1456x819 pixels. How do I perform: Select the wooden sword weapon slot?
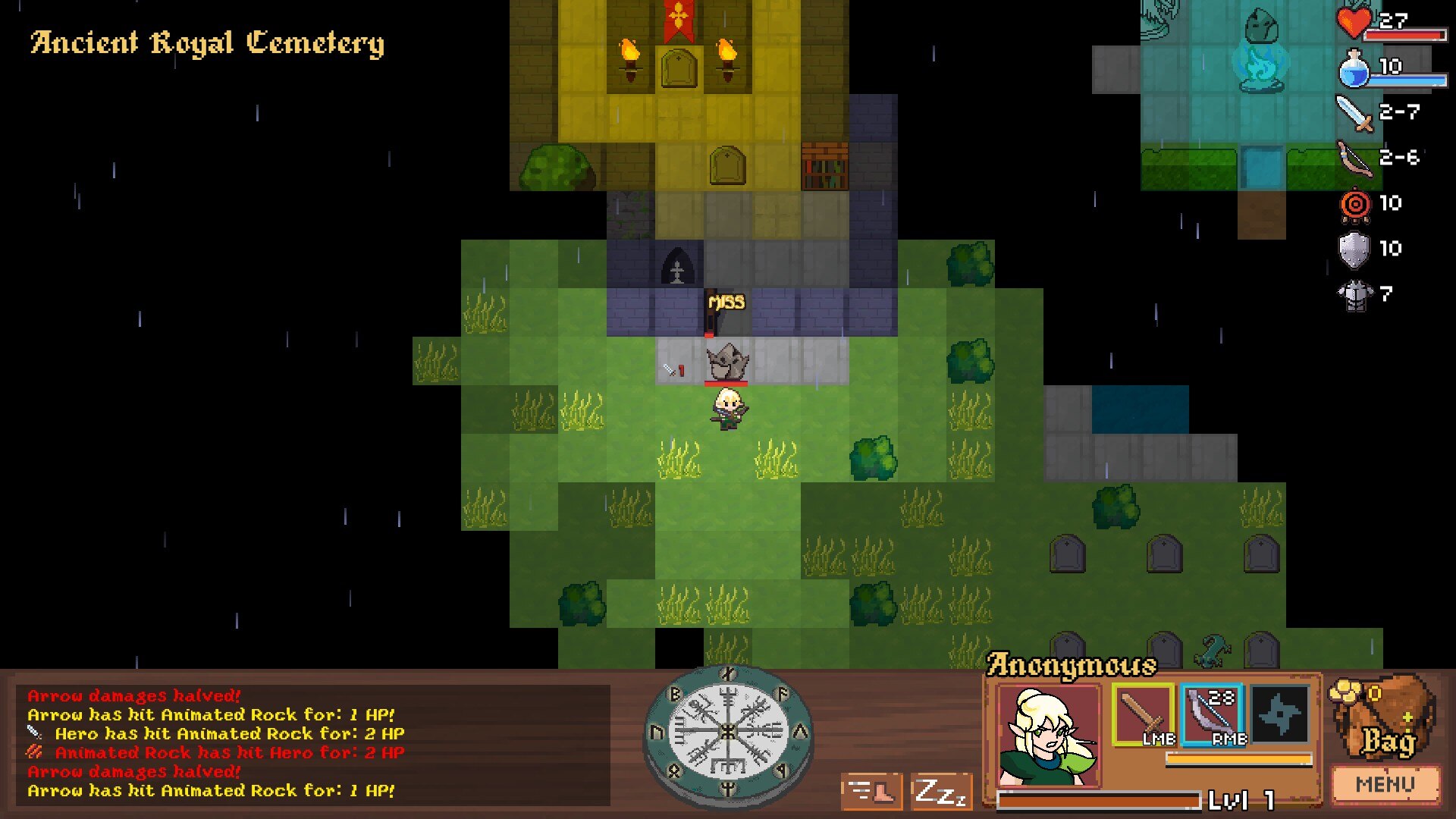point(1143,714)
